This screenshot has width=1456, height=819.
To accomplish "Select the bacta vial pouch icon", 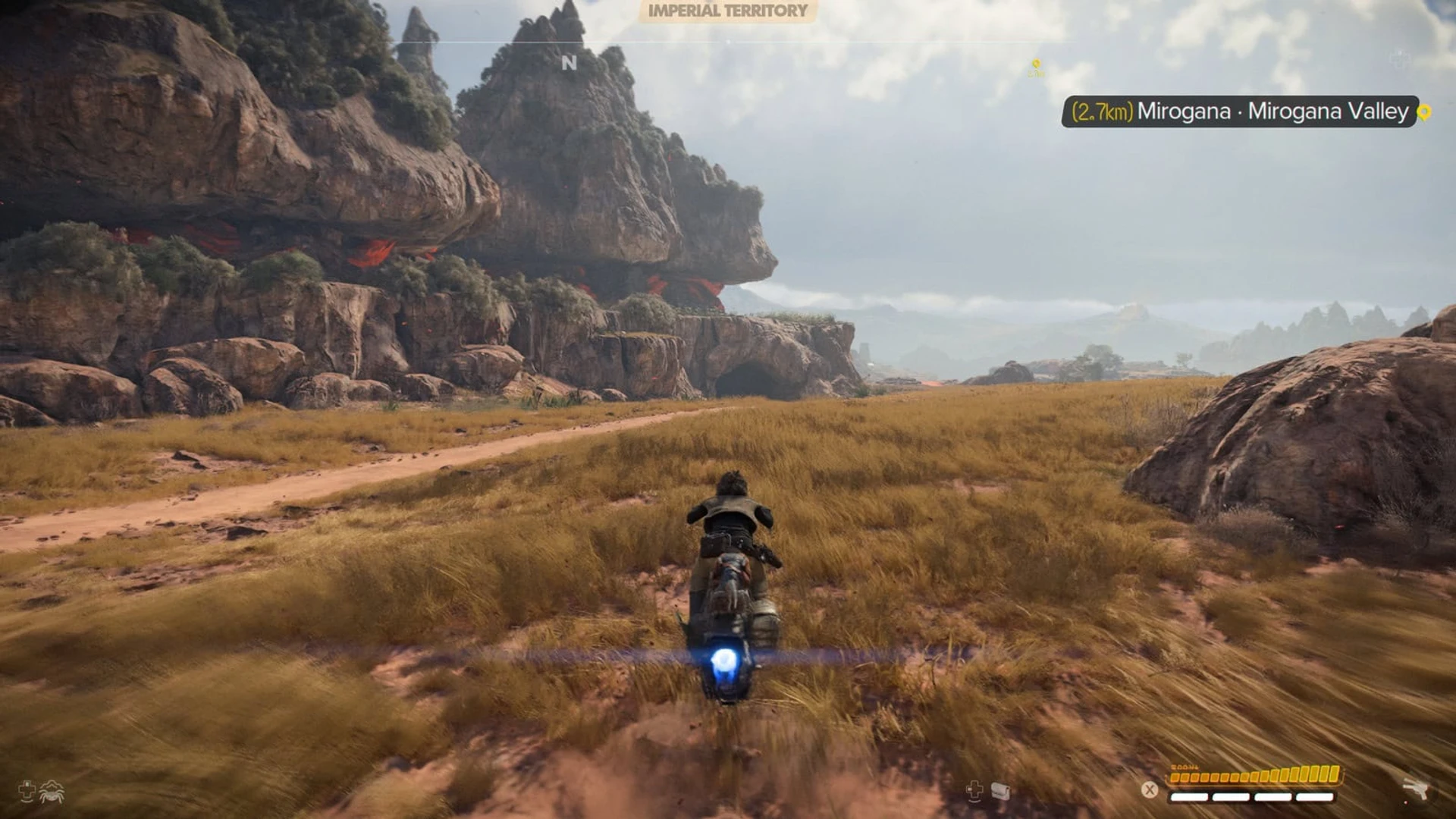I will pyautogui.click(x=1000, y=792).
